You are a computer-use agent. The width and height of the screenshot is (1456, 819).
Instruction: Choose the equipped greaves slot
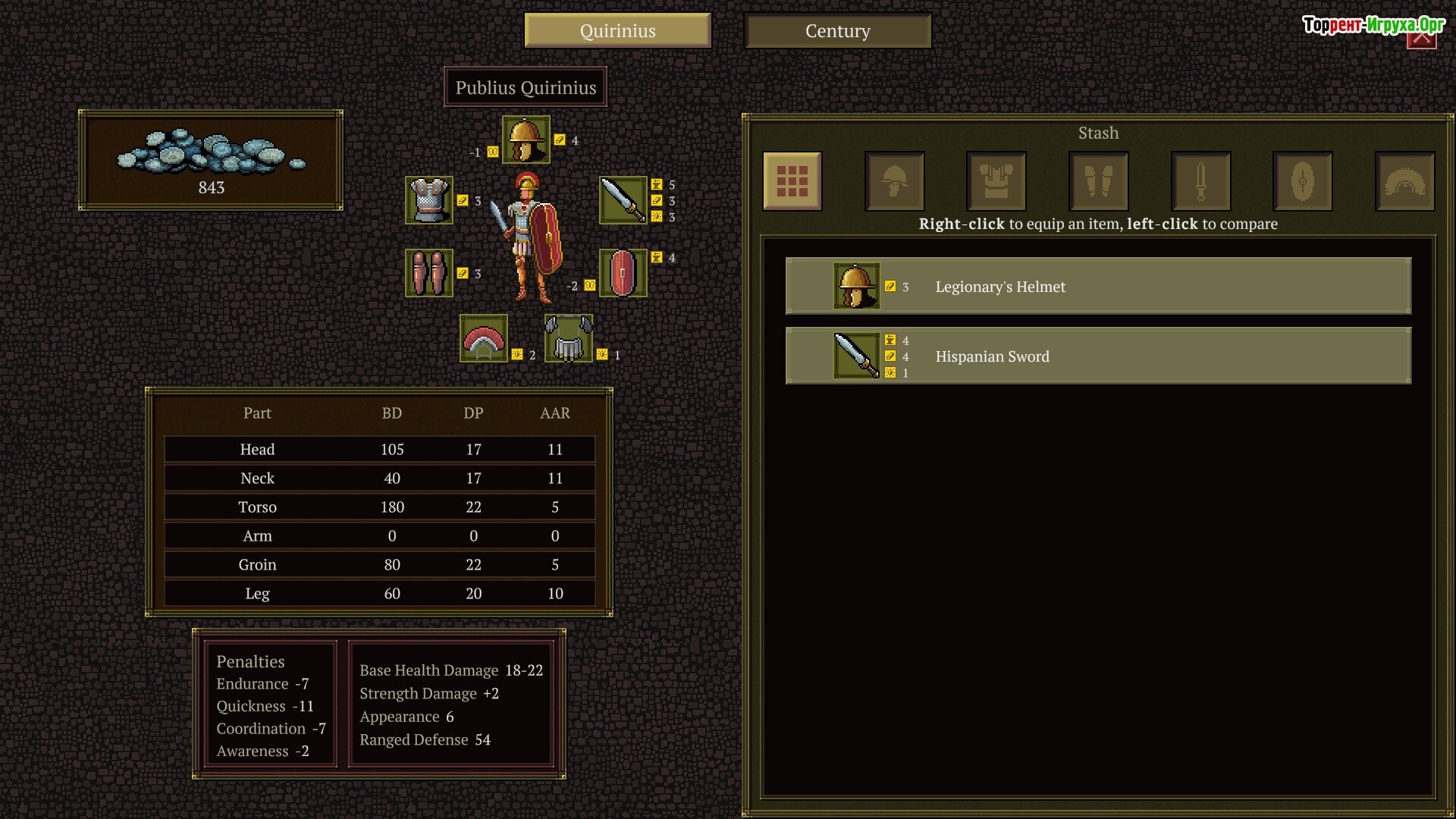pyautogui.click(x=429, y=273)
